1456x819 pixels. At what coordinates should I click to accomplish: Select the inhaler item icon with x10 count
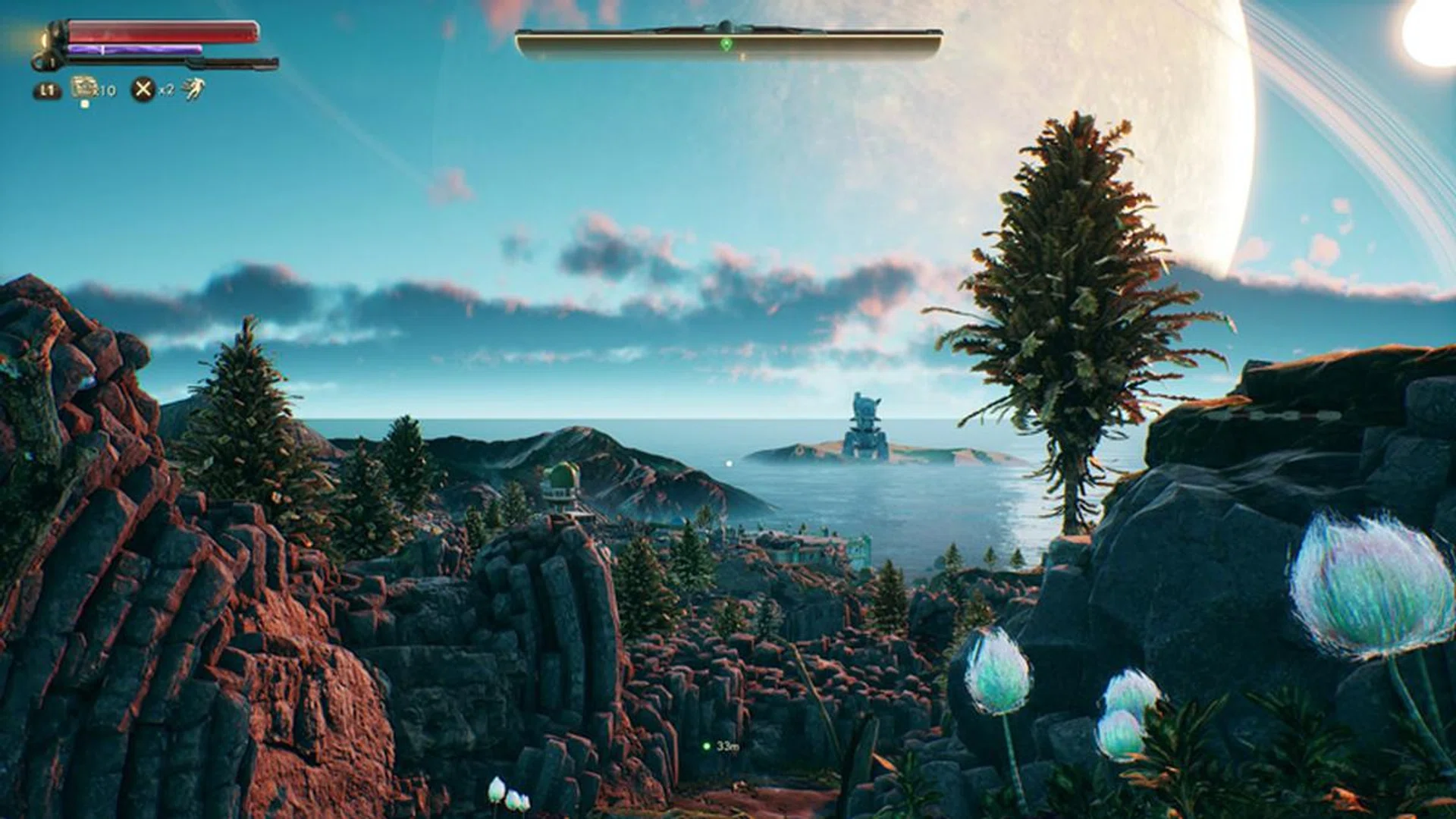[x=84, y=88]
